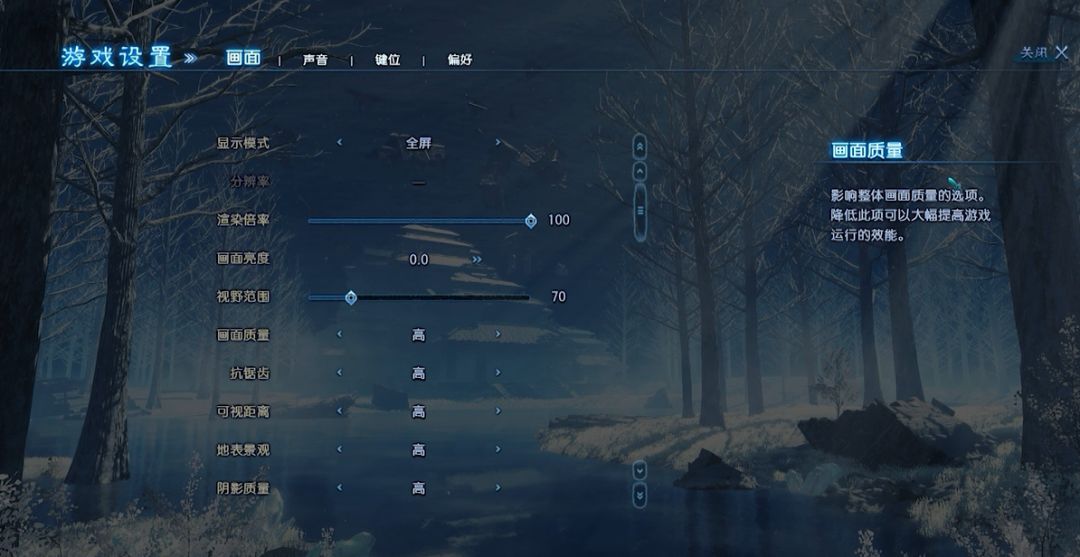Image resolution: width=1080 pixels, height=557 pixels.
Task: Click the single-down scroll arrow button
Action: coord(640,469)
